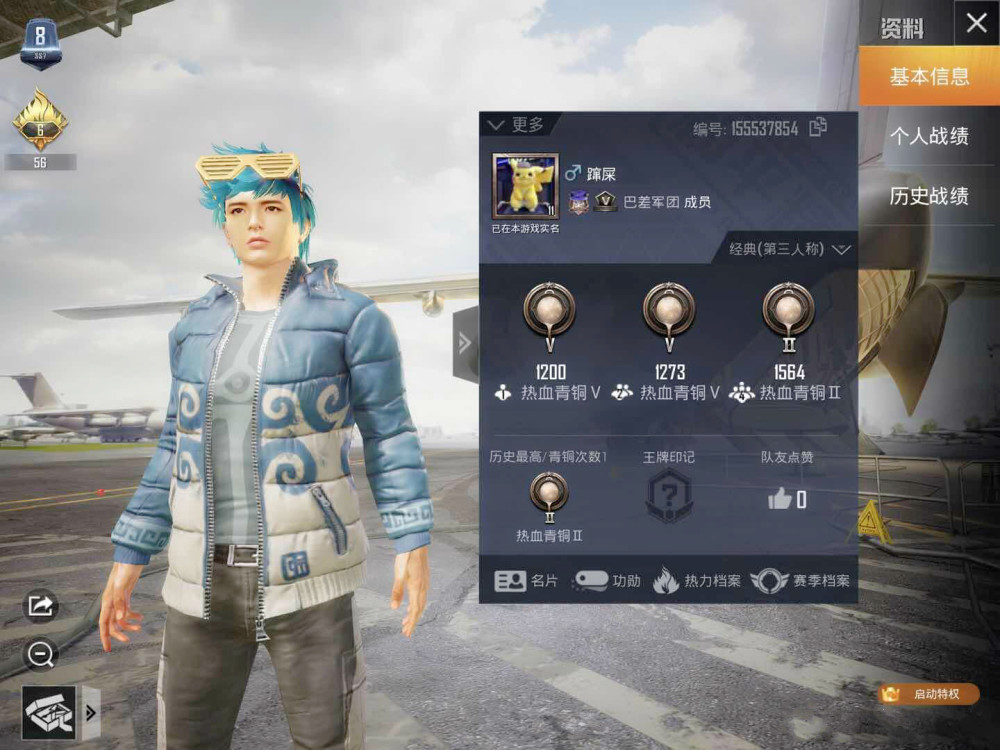Click the 启动特权 button

coord(927,694)
